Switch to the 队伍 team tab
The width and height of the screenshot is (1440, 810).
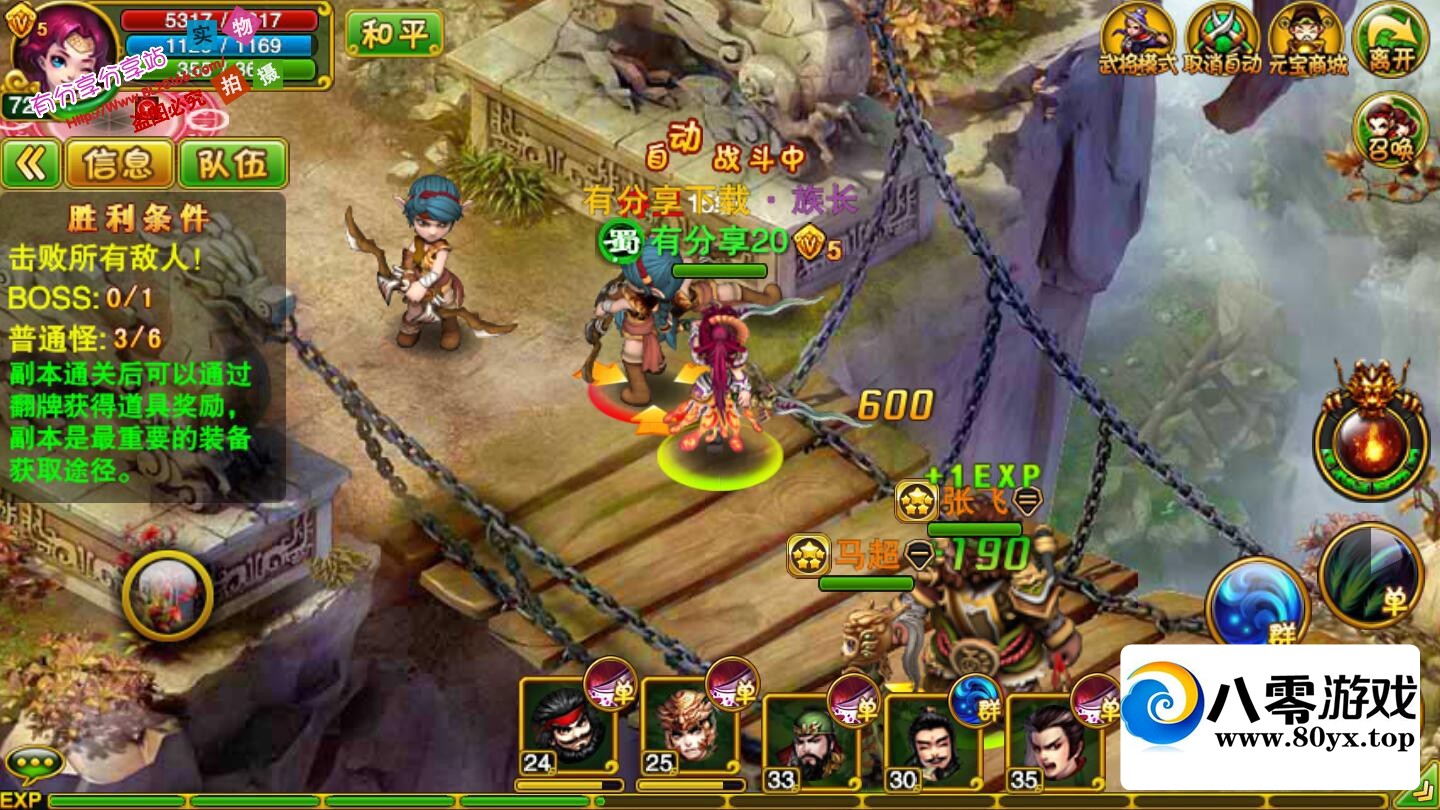233,164
